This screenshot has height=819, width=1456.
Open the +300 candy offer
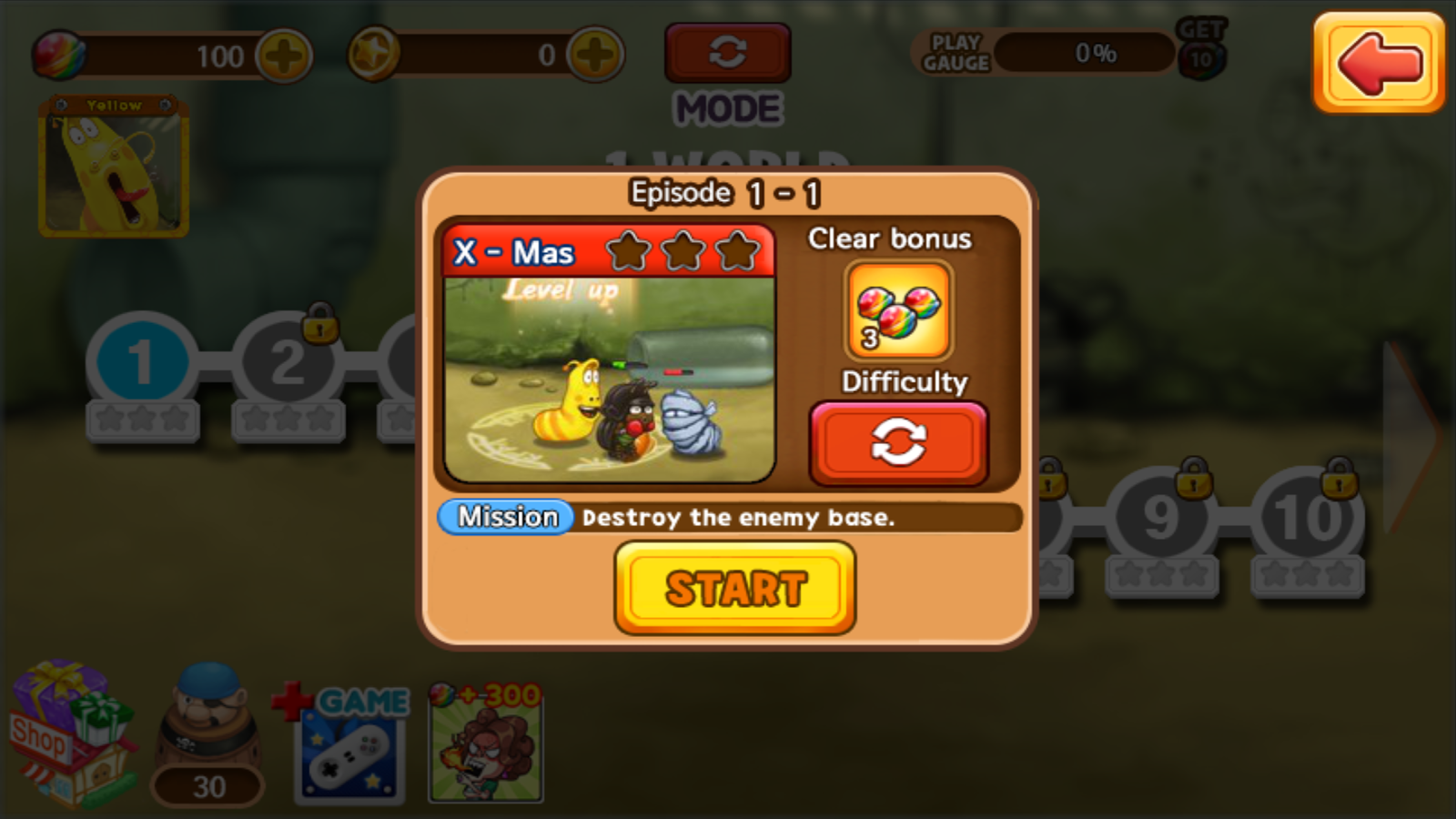485,746
